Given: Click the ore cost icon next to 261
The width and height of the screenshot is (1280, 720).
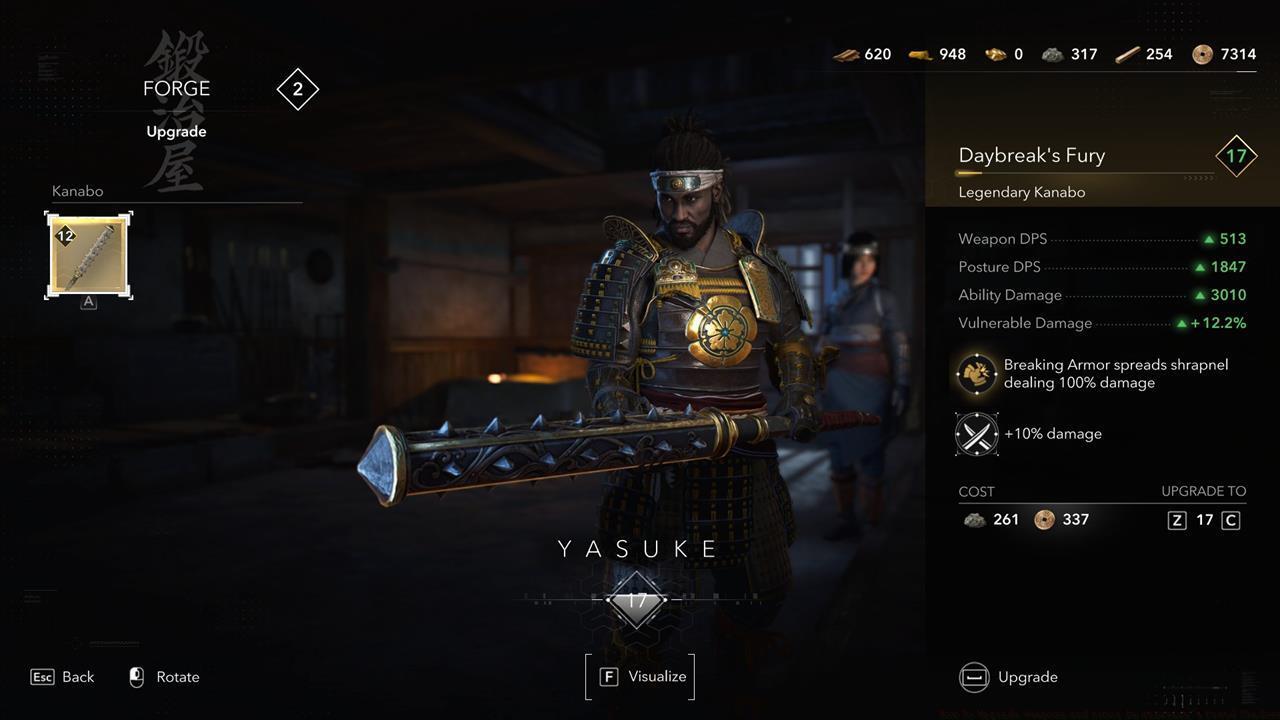Looking at the screenshot, I should pos(975,519).
